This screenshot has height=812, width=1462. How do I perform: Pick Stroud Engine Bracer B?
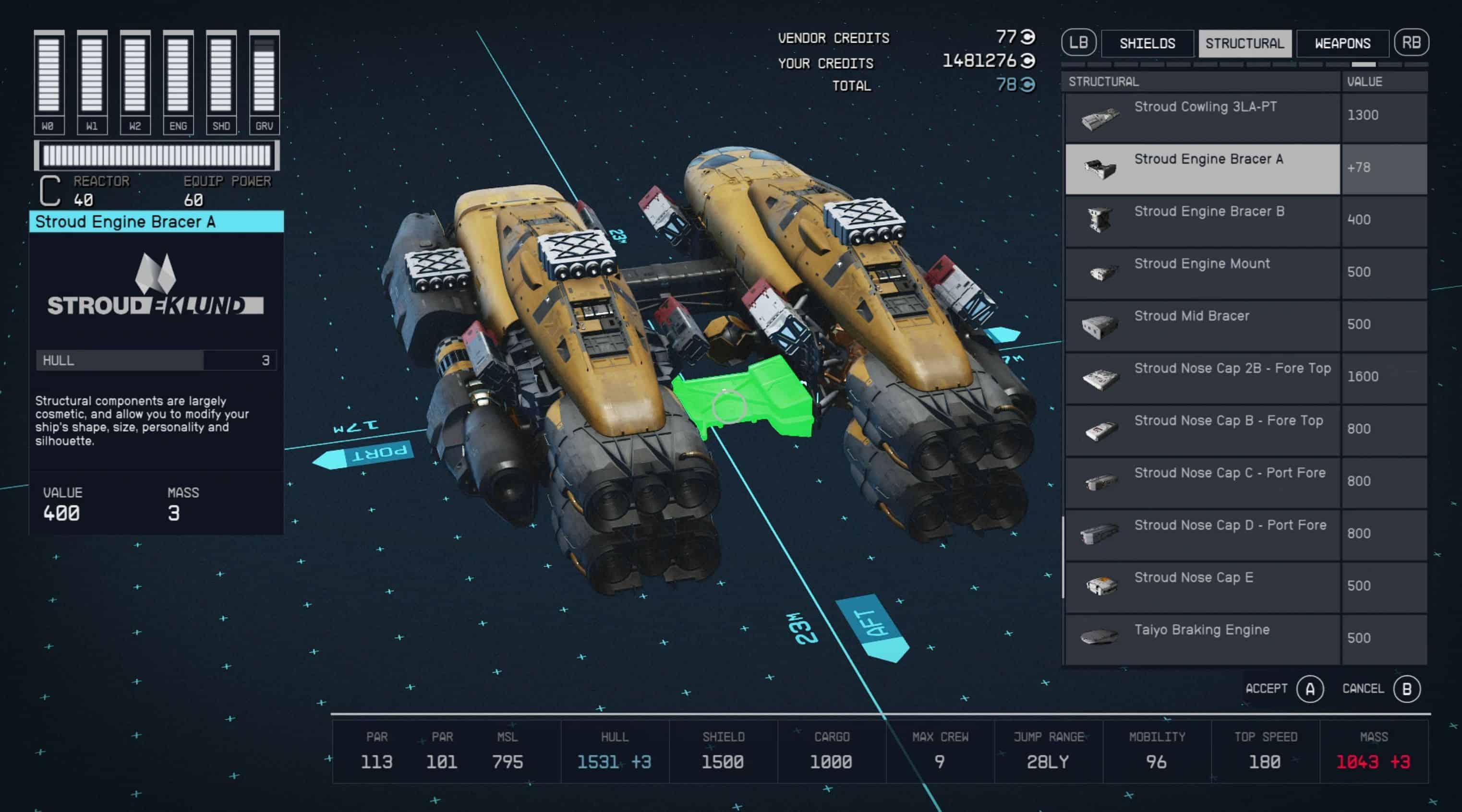(x=1203, y=221)
